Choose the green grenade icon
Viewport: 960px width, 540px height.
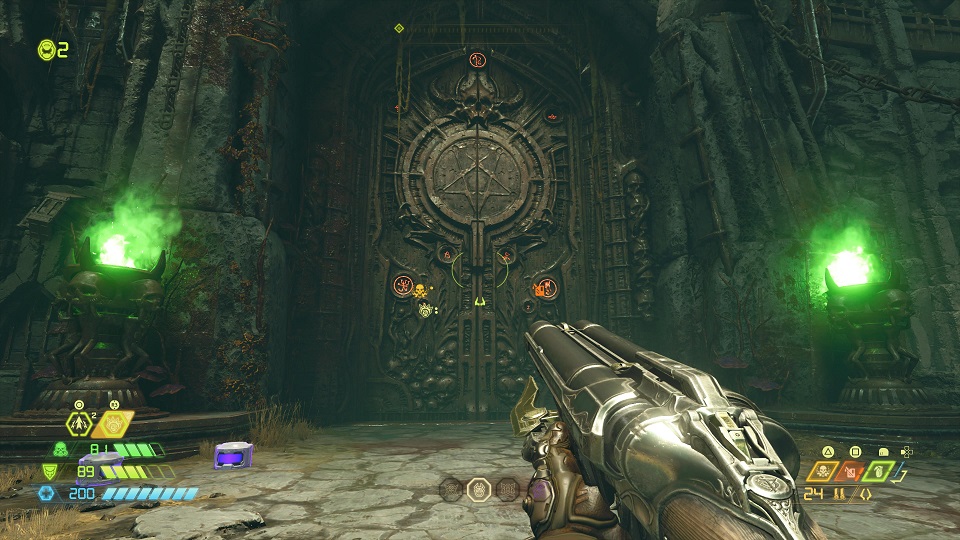pyautogui.click(x=877, y=471)
